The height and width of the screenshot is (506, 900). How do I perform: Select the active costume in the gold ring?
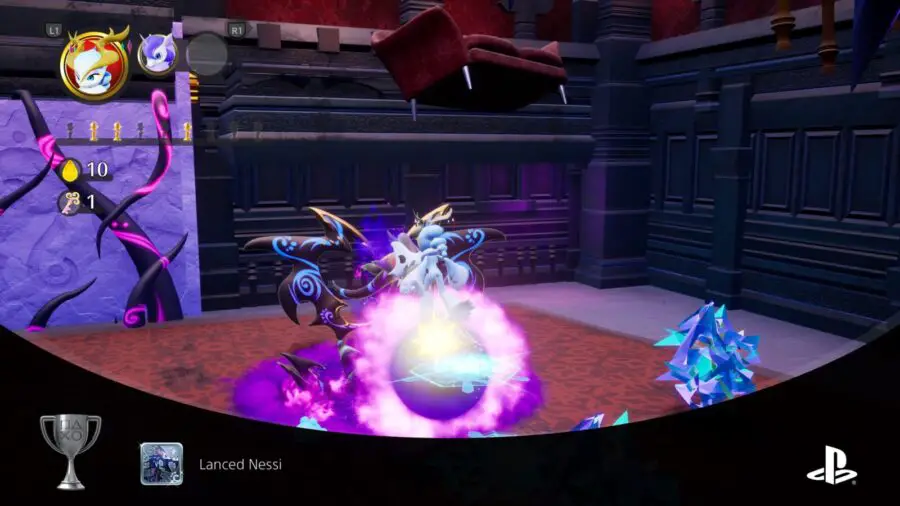pyautogui.click(x=94, y=65)
